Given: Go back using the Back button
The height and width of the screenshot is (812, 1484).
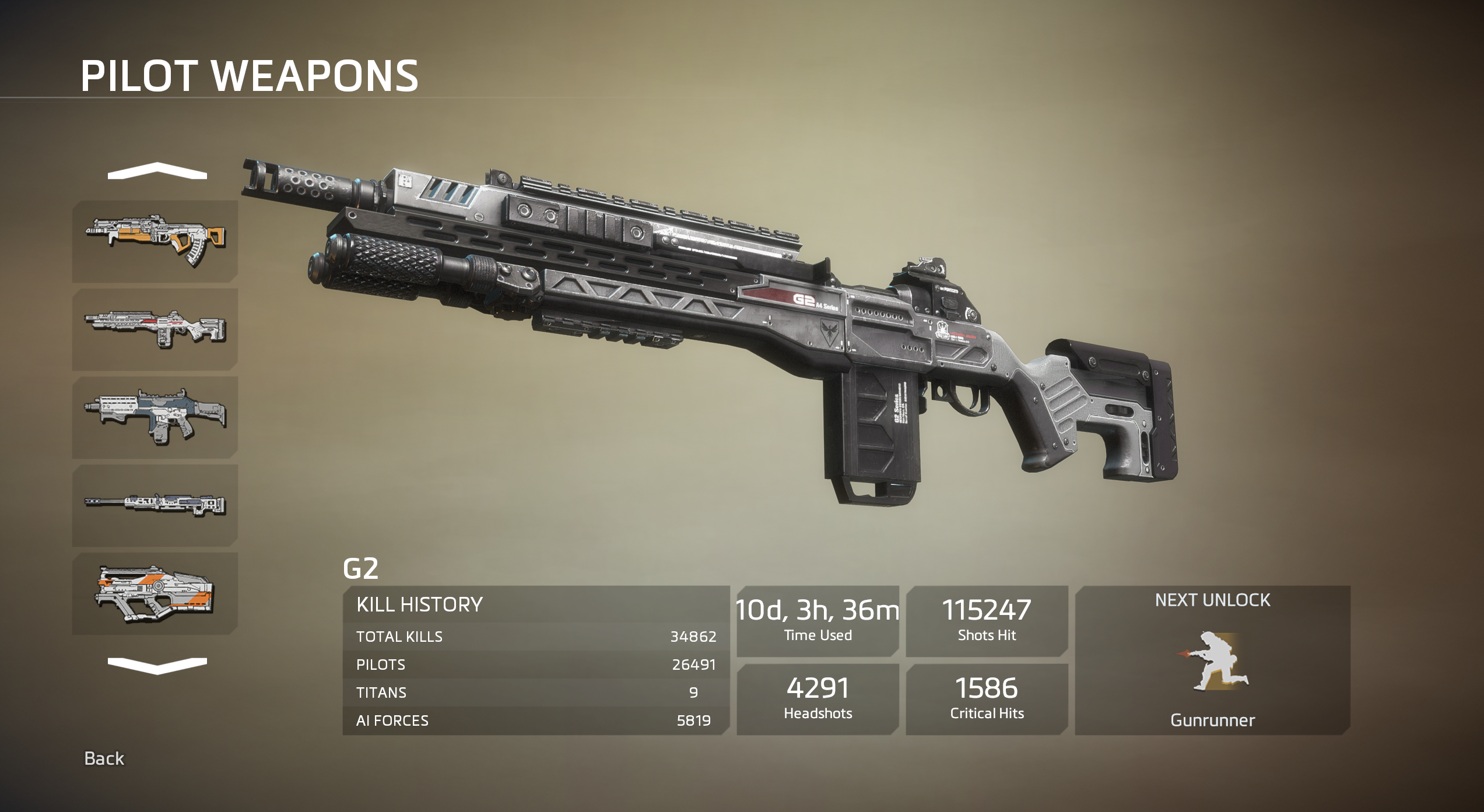Looking at the screenshot, I should [x=104, y=758].
